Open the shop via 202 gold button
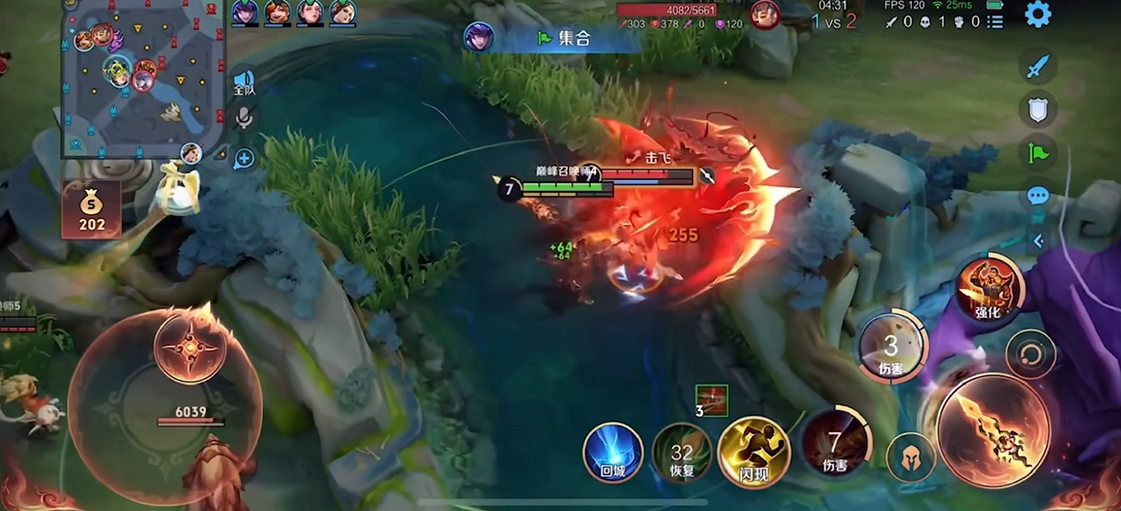 pyautogui.click(x=92, y=210)
